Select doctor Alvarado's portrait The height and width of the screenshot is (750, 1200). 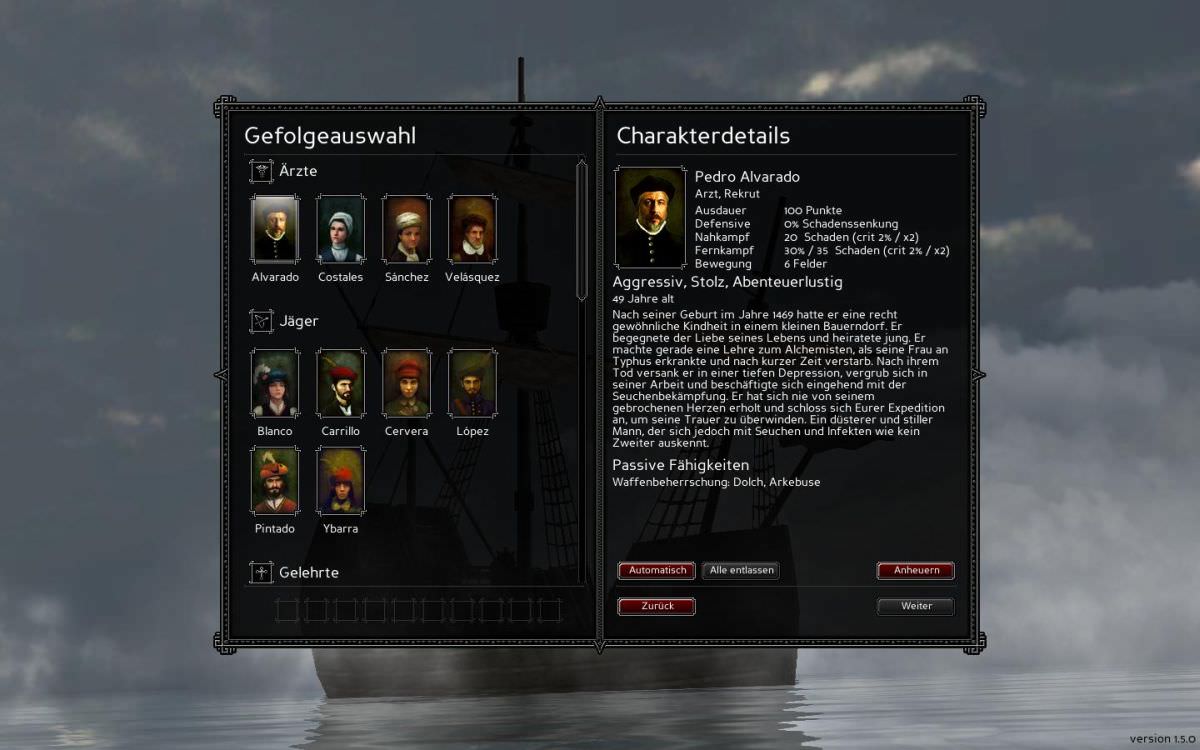(275, 229)
